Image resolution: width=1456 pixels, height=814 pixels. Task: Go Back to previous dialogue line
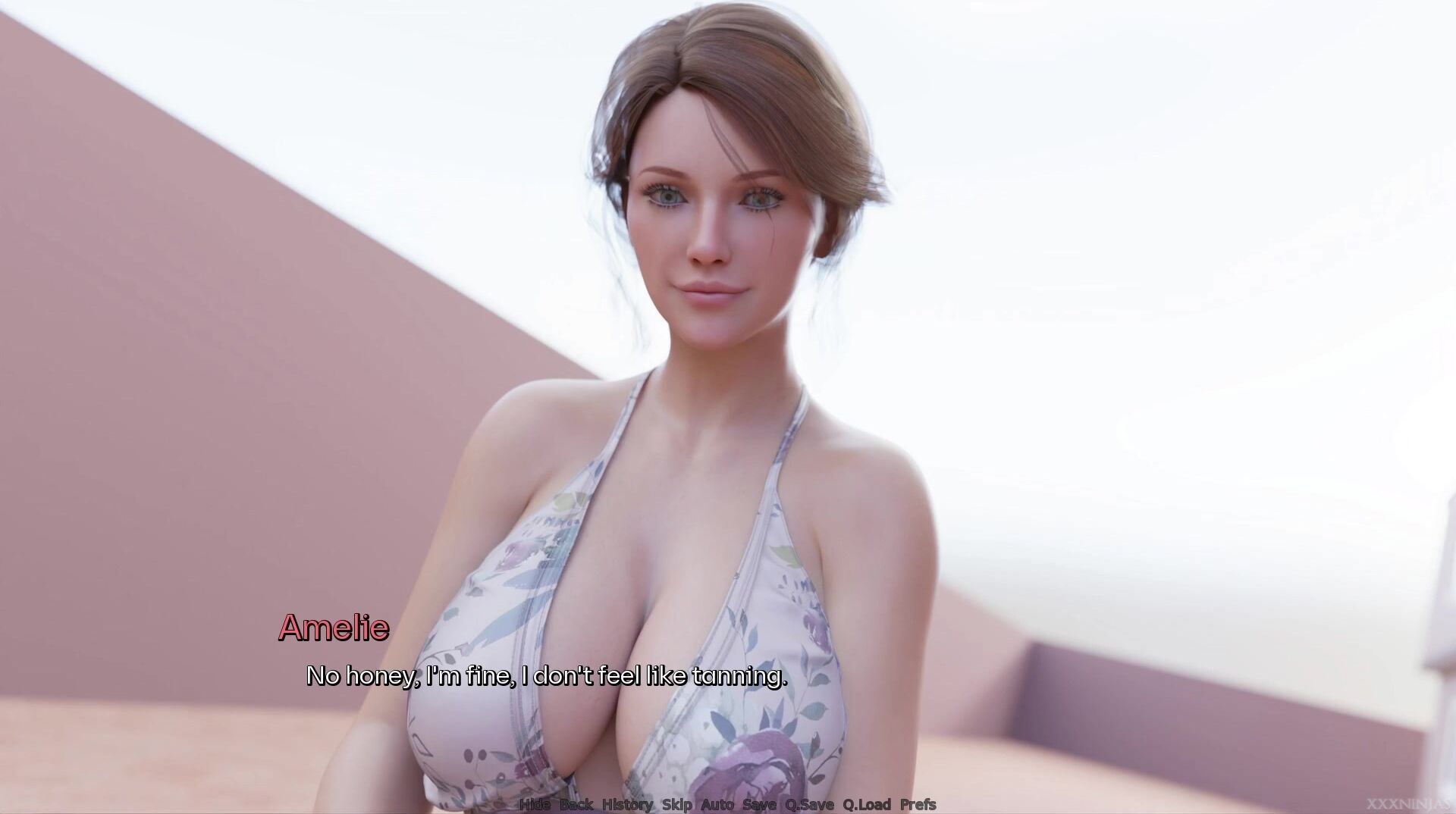[576, 804]
